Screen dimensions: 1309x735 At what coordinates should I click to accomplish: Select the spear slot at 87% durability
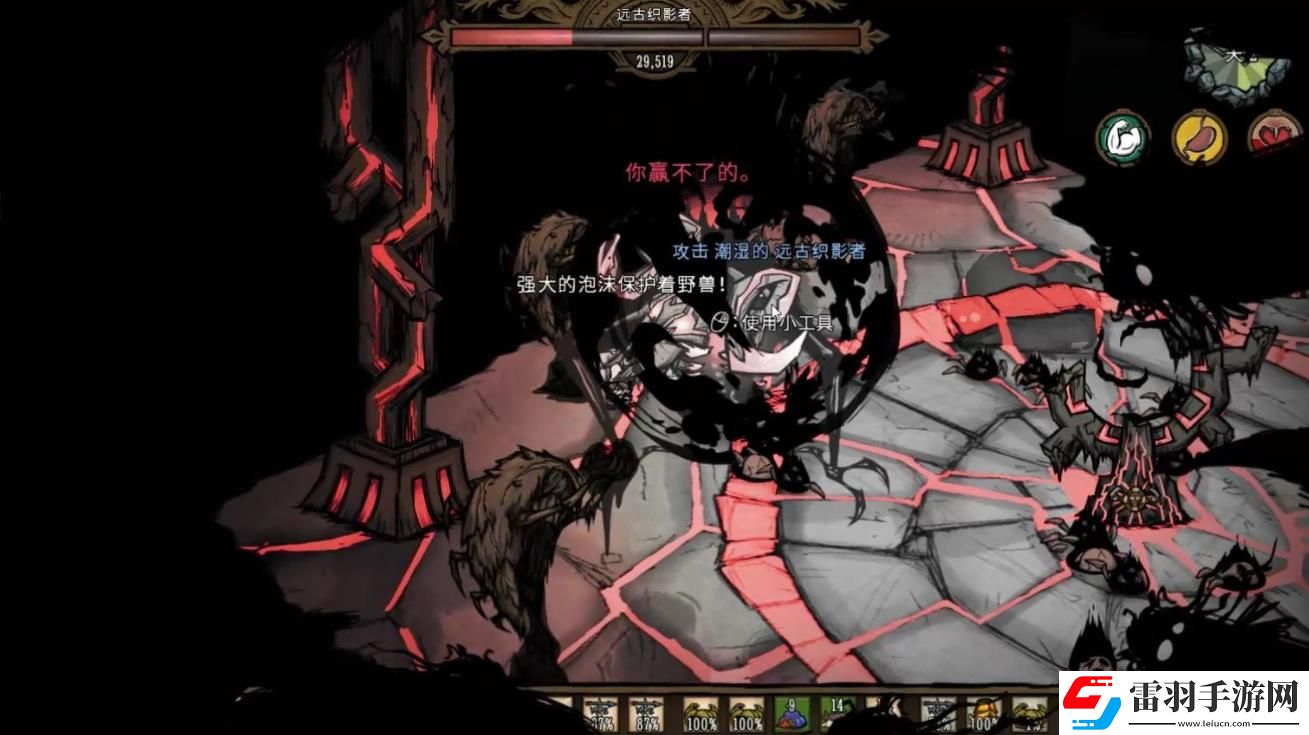click(x=645, y=713)
